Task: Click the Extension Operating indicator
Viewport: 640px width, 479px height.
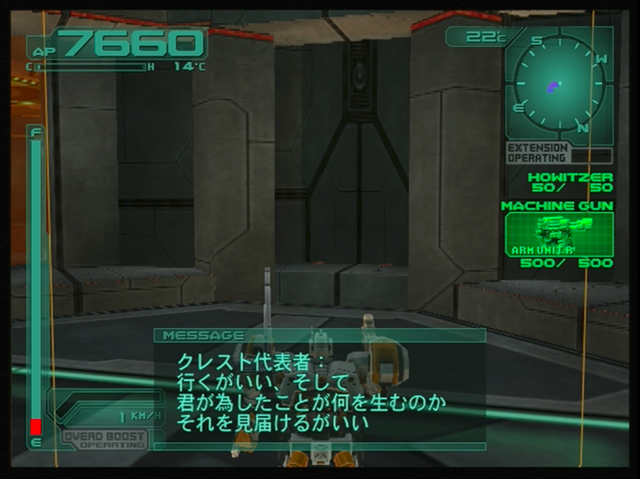Action: point(538,152)
